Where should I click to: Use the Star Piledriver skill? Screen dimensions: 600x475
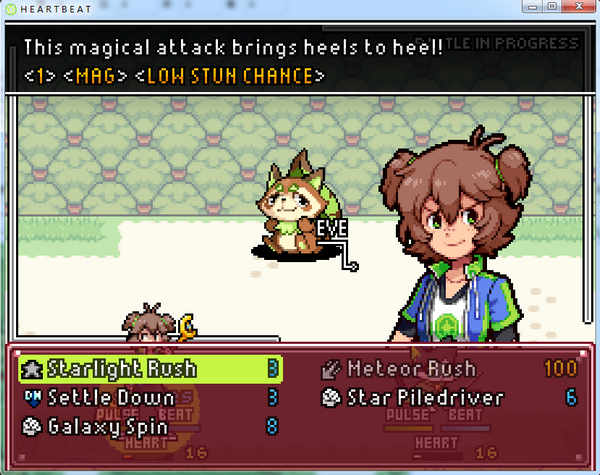(x=424, y=397)
